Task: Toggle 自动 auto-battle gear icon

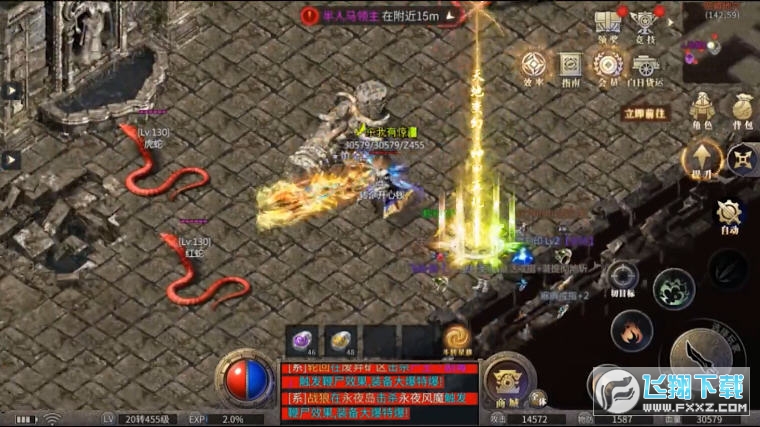Action: click(727, 213)
